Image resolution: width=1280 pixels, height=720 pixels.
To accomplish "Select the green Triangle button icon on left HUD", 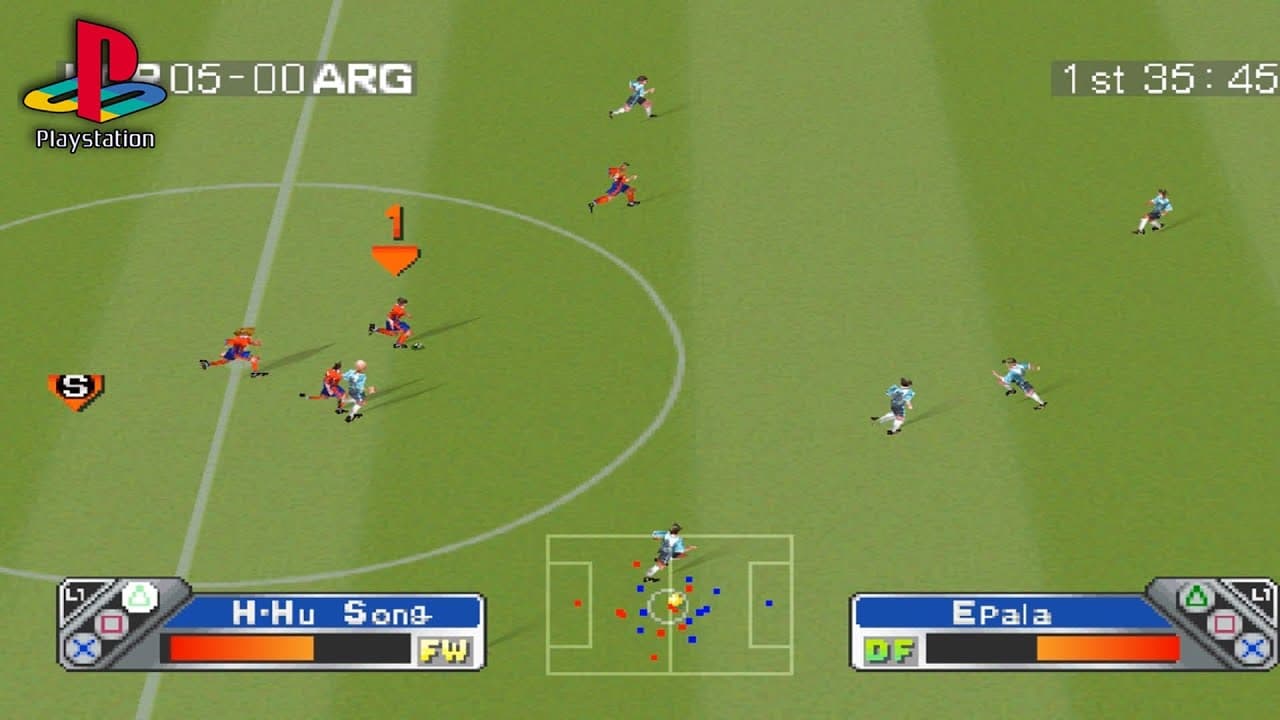I will point(140,594).
